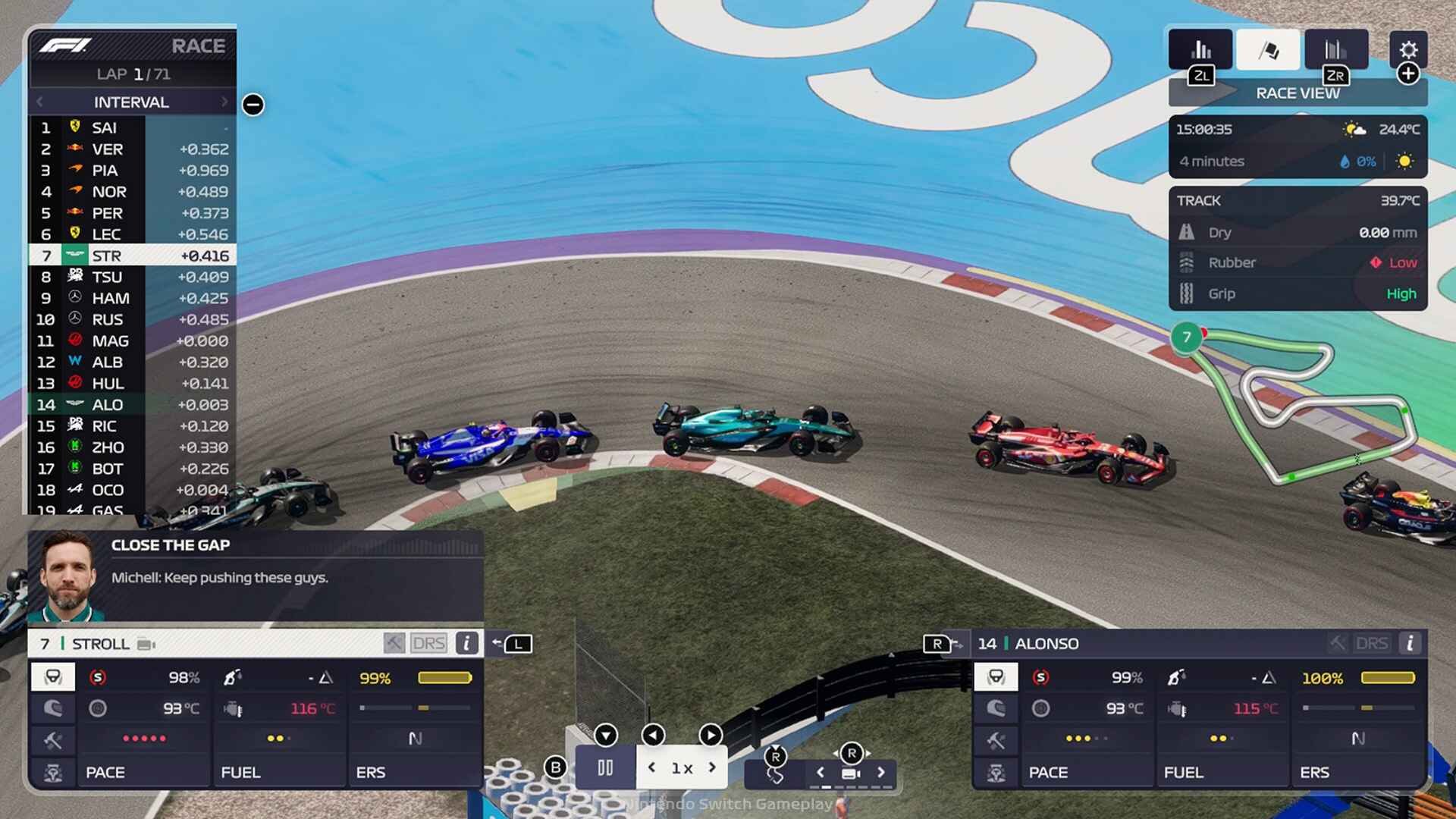Screen dimensions: 1456x819
Task: Collapse the timing tower with the minus button
Action: pyautogui.click(x=251, y=105)
